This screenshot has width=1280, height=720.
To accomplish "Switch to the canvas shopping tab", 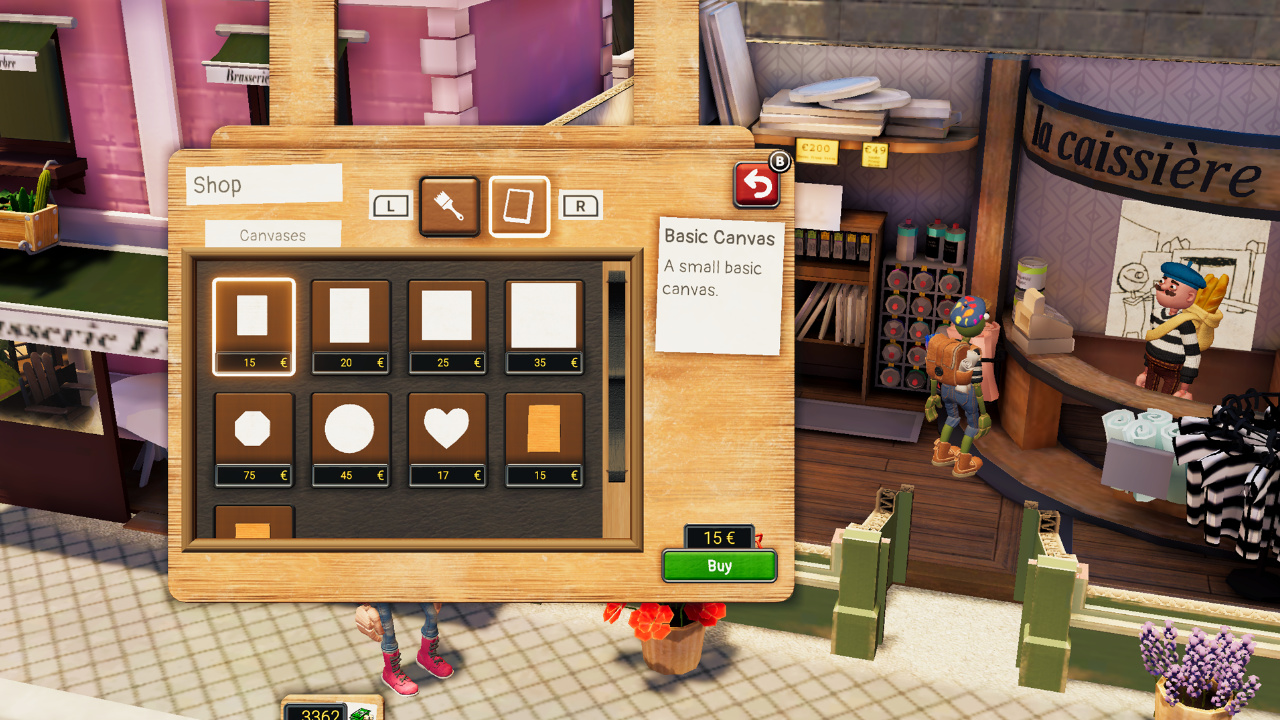I will pyautogui.click(x=518, y=207).
